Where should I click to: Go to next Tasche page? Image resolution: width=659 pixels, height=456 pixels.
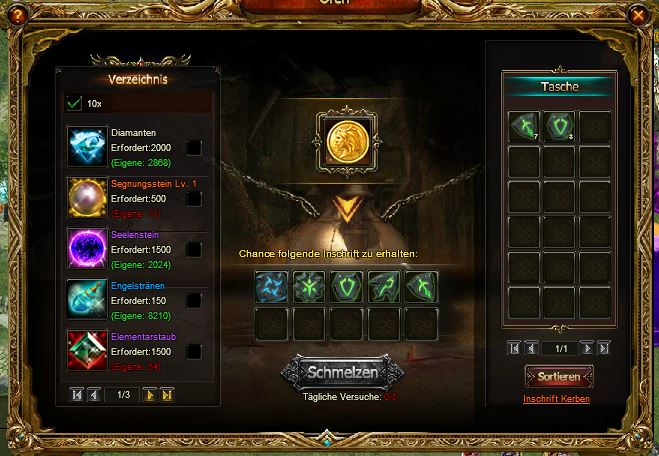pos(587,348)
